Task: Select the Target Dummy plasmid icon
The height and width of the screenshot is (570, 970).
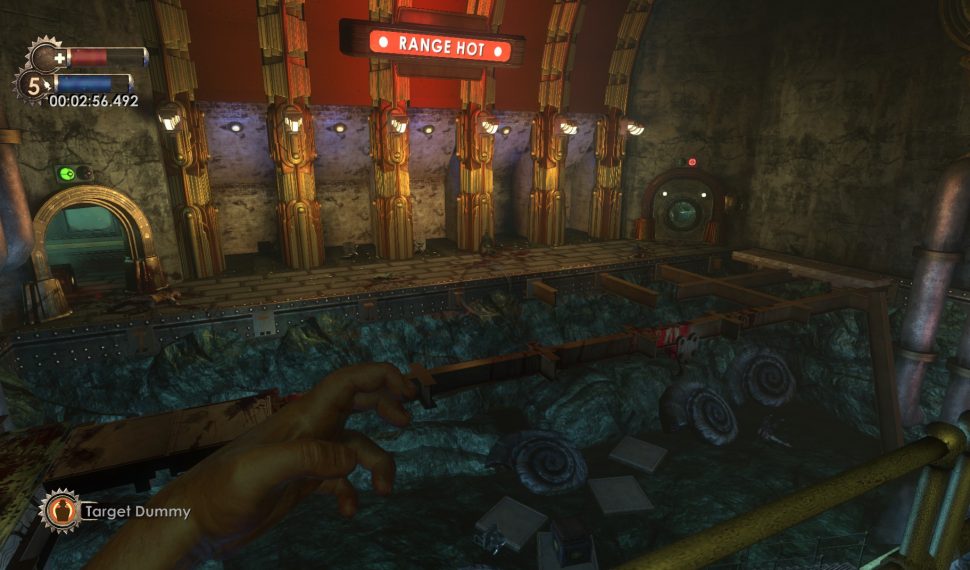Action: [60, 510]
